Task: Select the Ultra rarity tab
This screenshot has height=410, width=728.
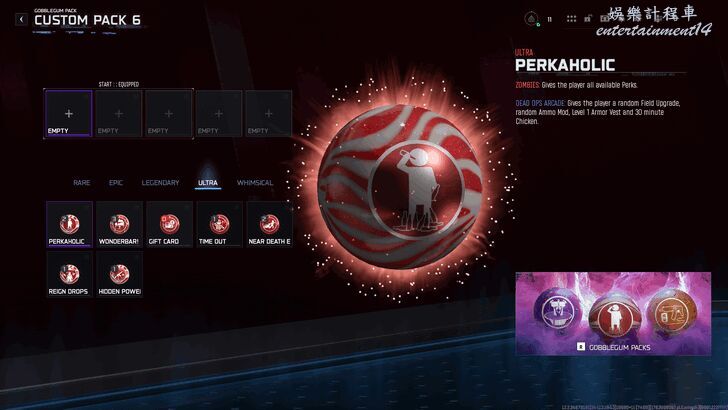Action: pos(208,183)
